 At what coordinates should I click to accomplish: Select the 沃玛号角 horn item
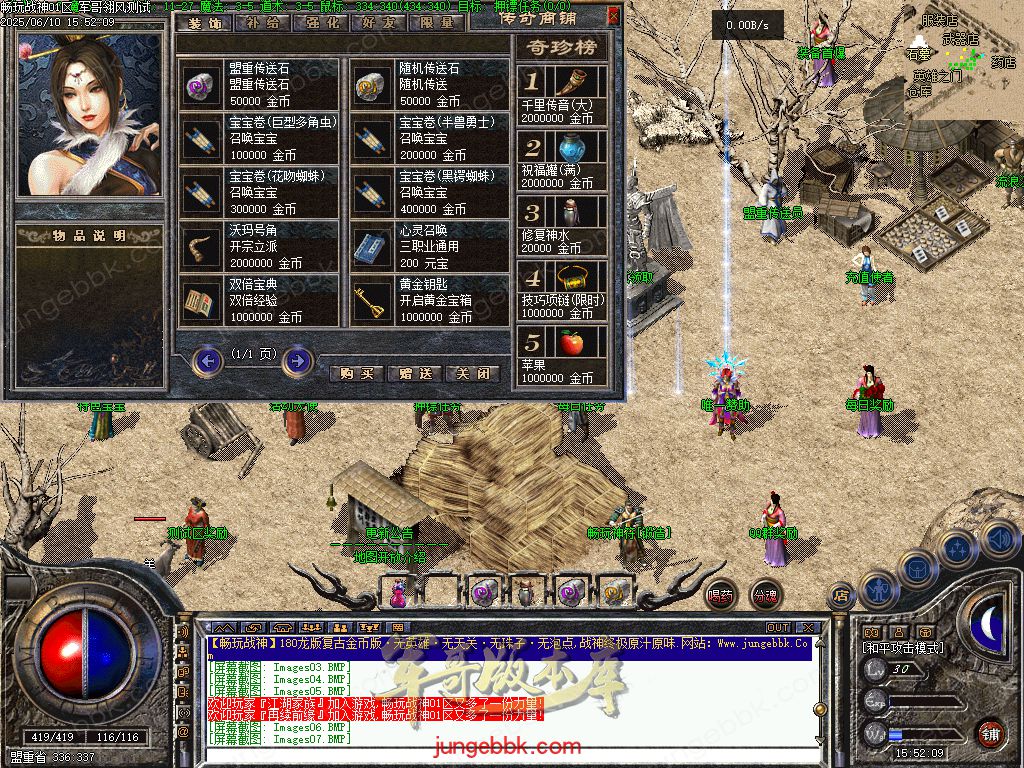260,246
